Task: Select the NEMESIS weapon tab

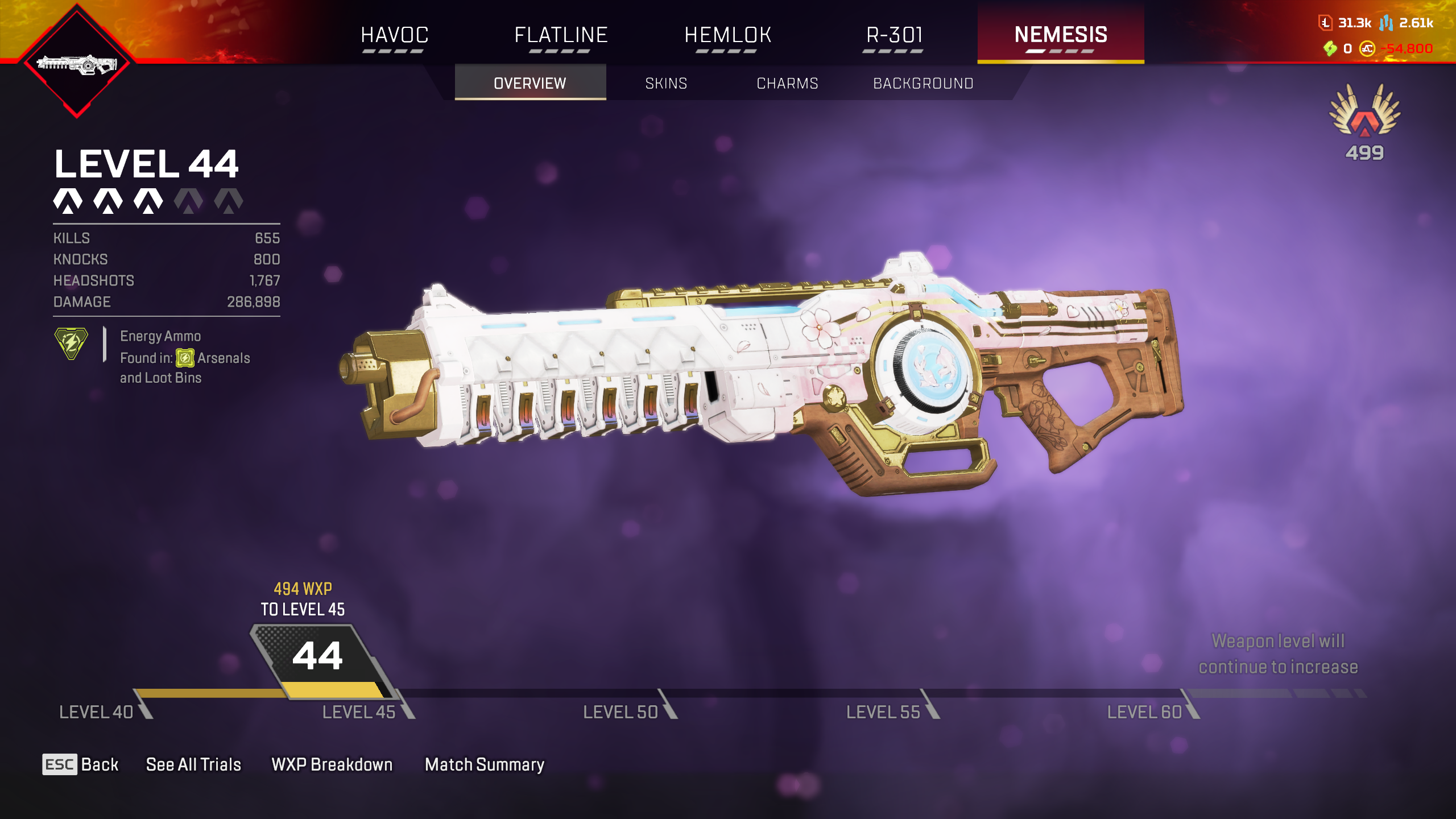Action: [1061, 35]
